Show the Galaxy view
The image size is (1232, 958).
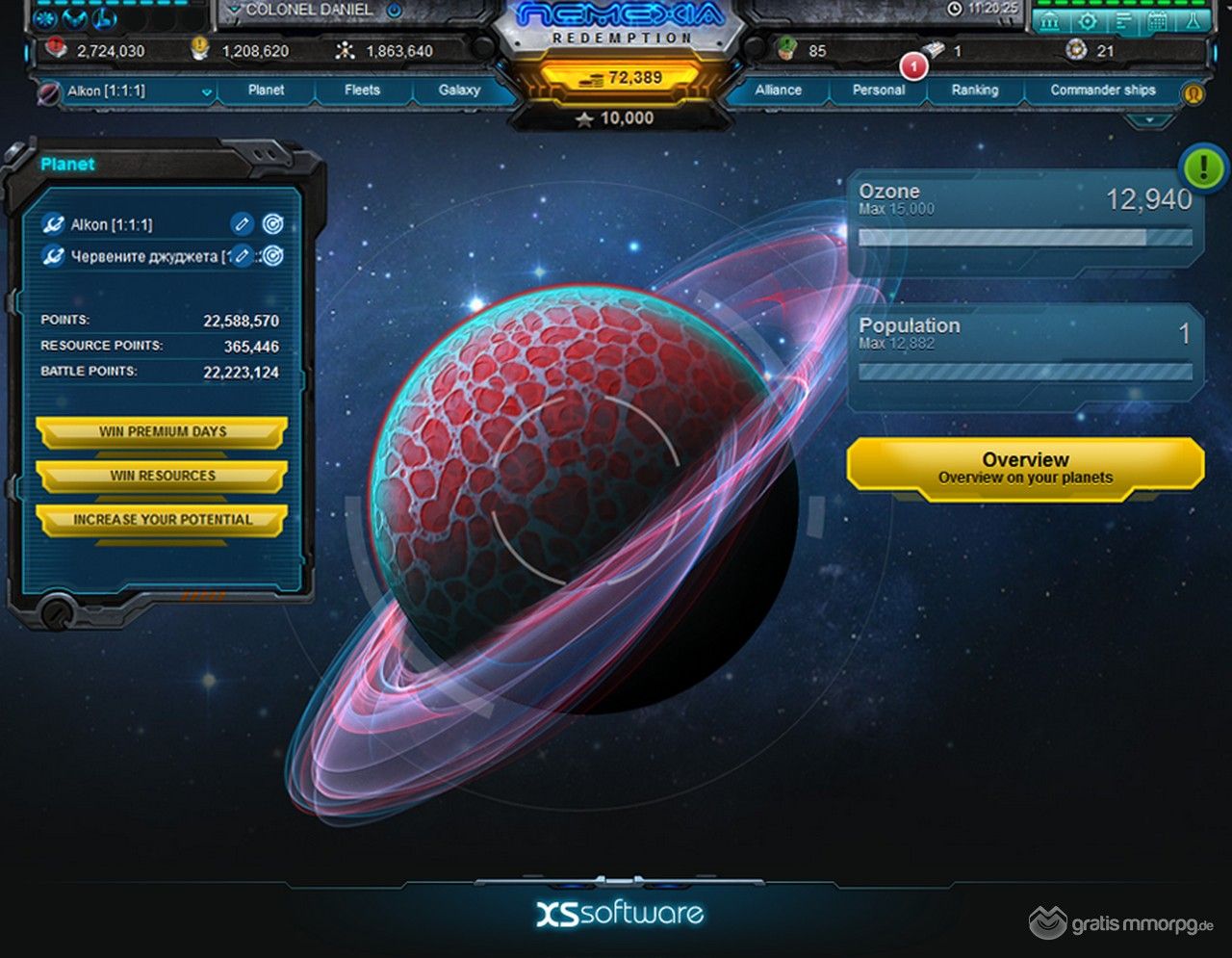coord(459,90)
